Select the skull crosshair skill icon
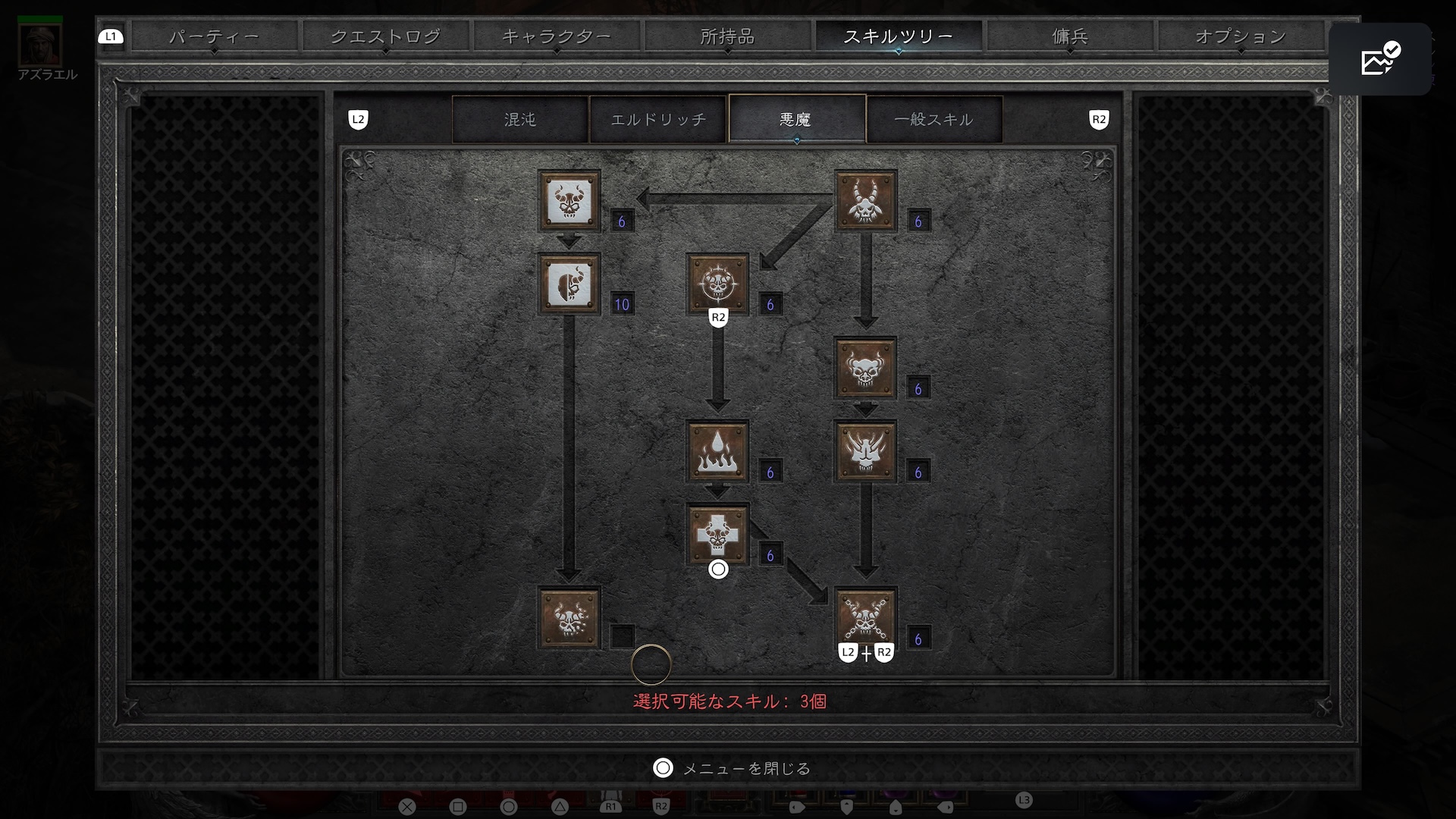The height and width of the screenshot is (819, 1456). coord(717,284)
